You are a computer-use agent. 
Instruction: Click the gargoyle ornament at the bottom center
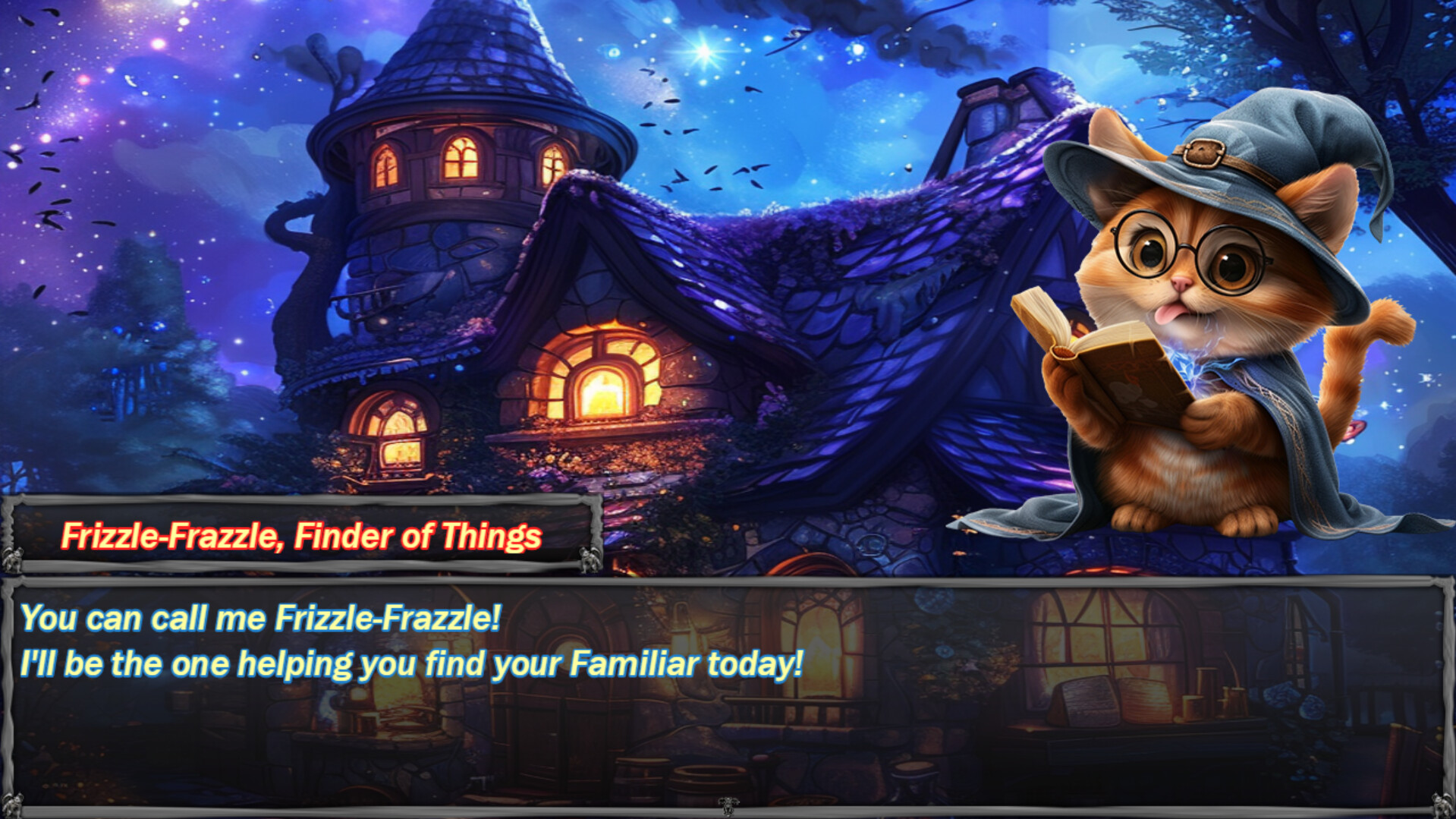727,807
